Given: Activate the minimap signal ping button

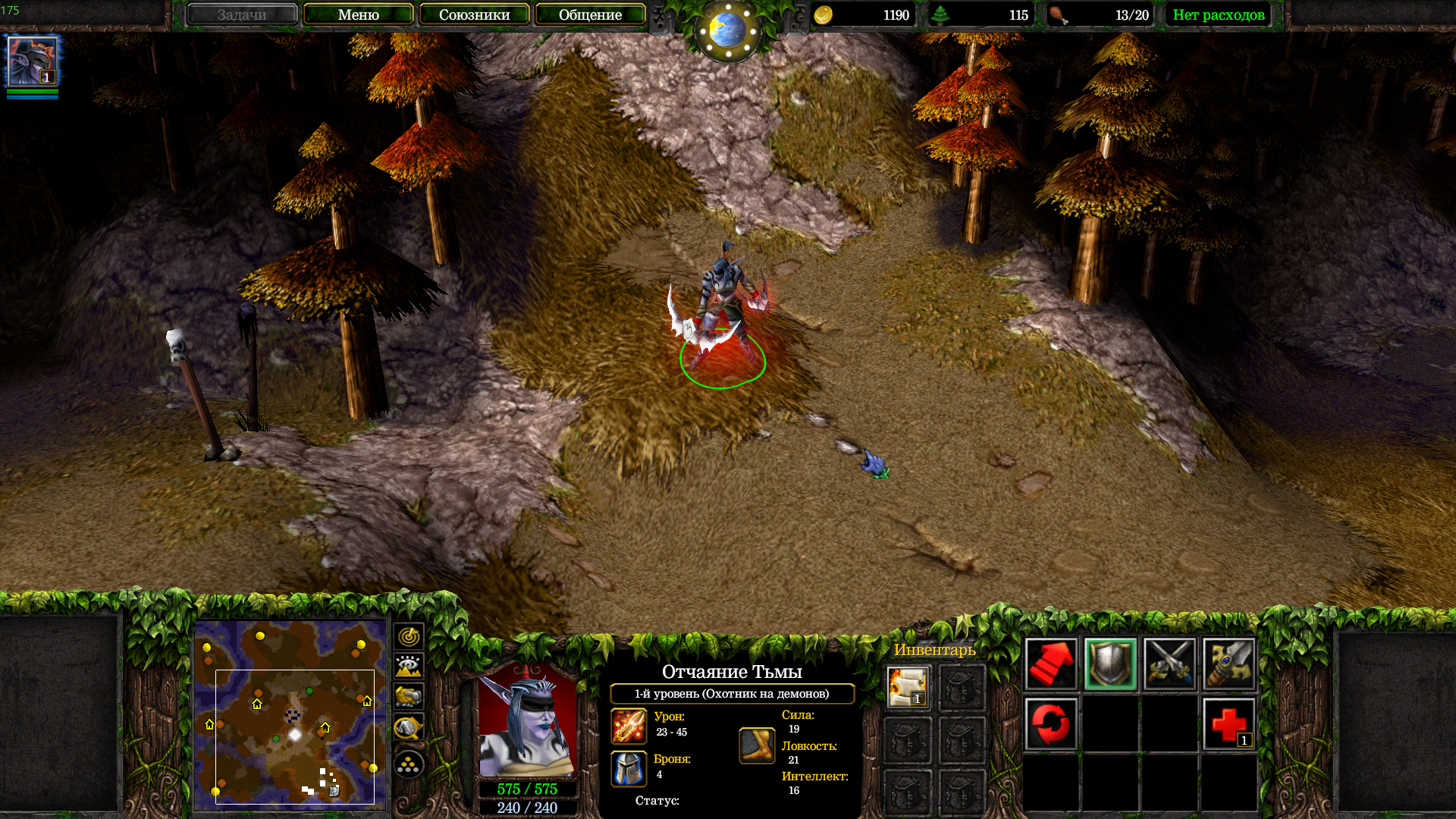Looking at the screenshot, I should click(409, 635).
